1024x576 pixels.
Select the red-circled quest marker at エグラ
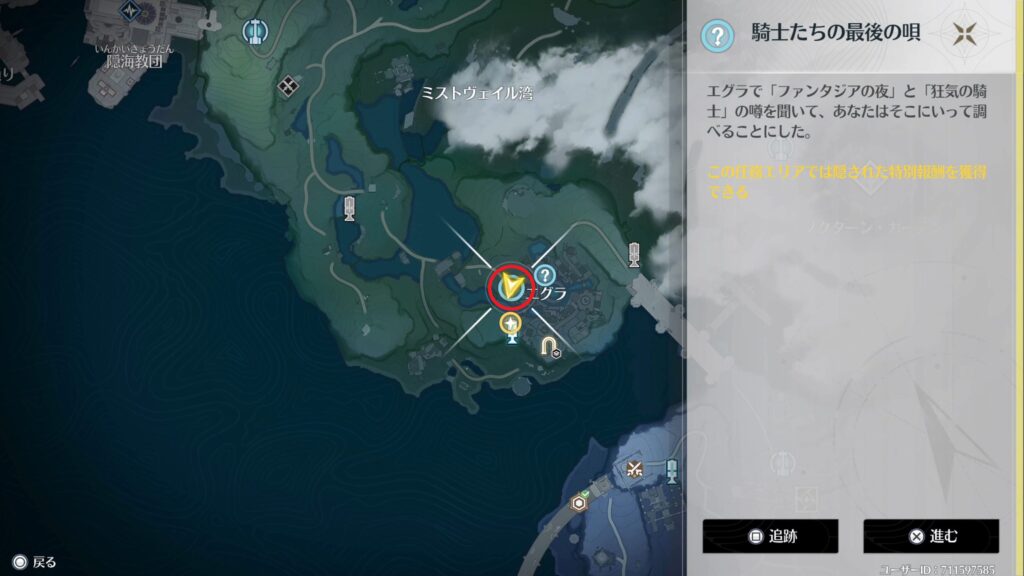(511, 287)
